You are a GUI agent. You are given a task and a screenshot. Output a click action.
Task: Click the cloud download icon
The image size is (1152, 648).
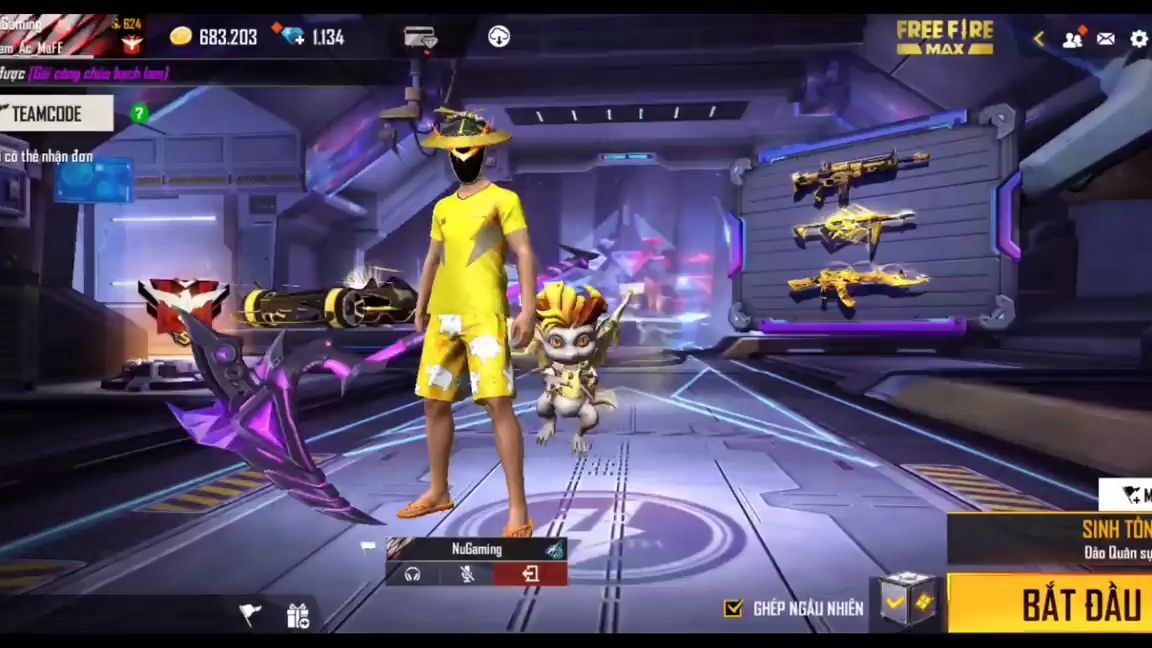[x=499, y=37]
